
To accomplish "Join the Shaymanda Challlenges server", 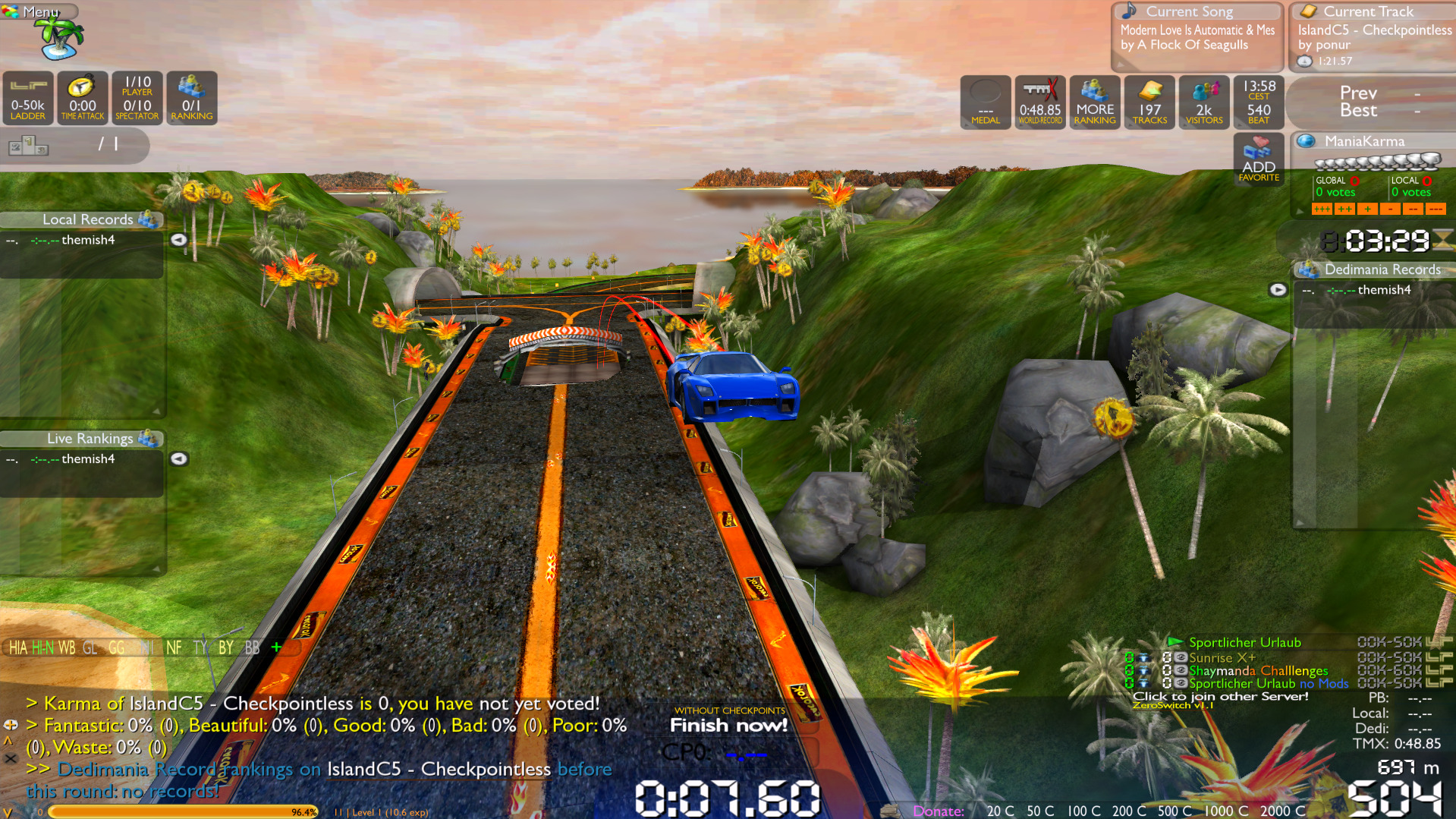I will pos(1258,671).
